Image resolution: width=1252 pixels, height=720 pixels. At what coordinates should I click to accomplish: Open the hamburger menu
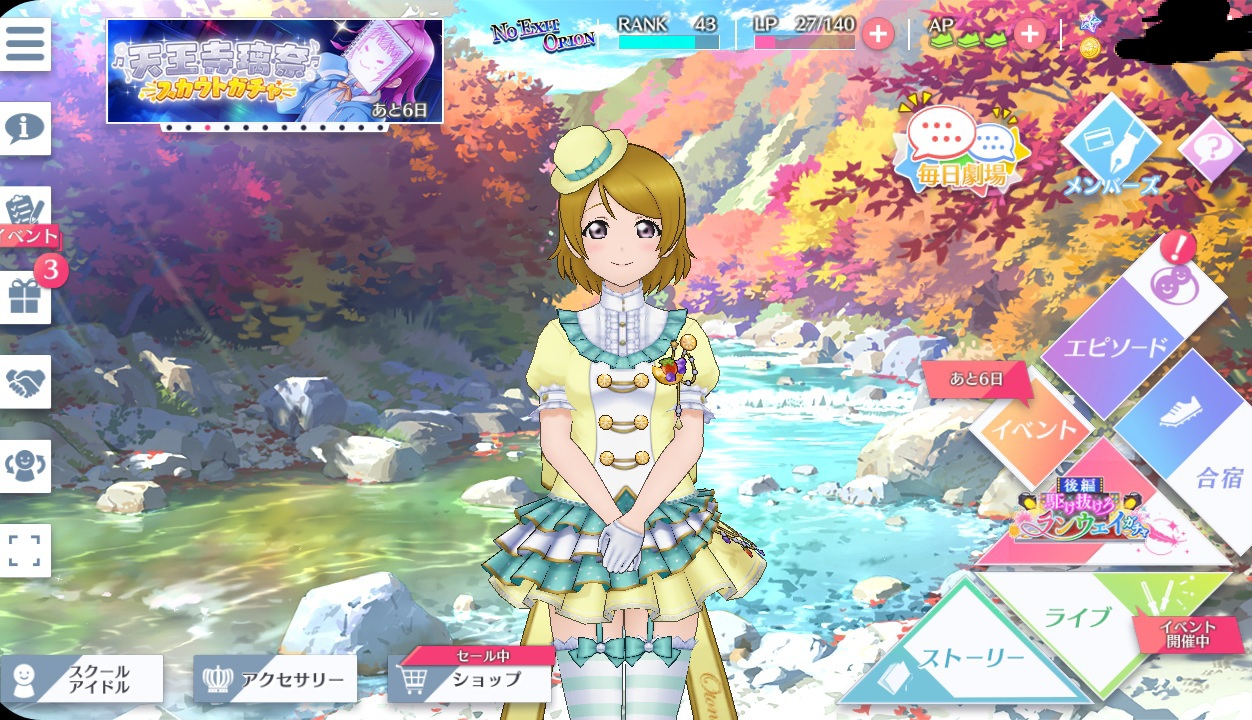(x=25, y=42)
